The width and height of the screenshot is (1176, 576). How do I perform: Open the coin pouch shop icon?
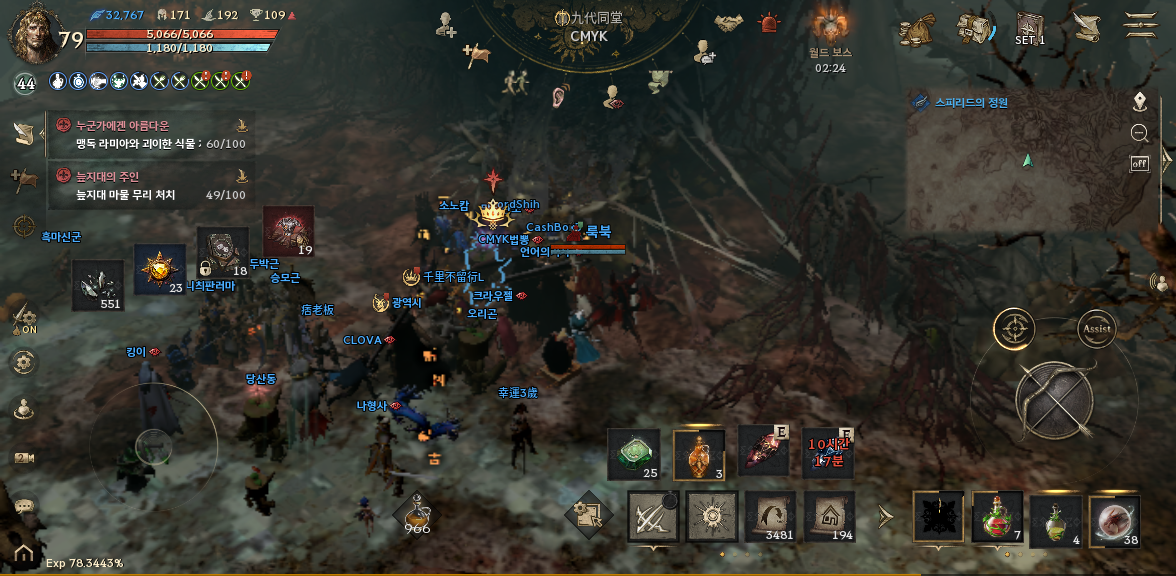916,28
